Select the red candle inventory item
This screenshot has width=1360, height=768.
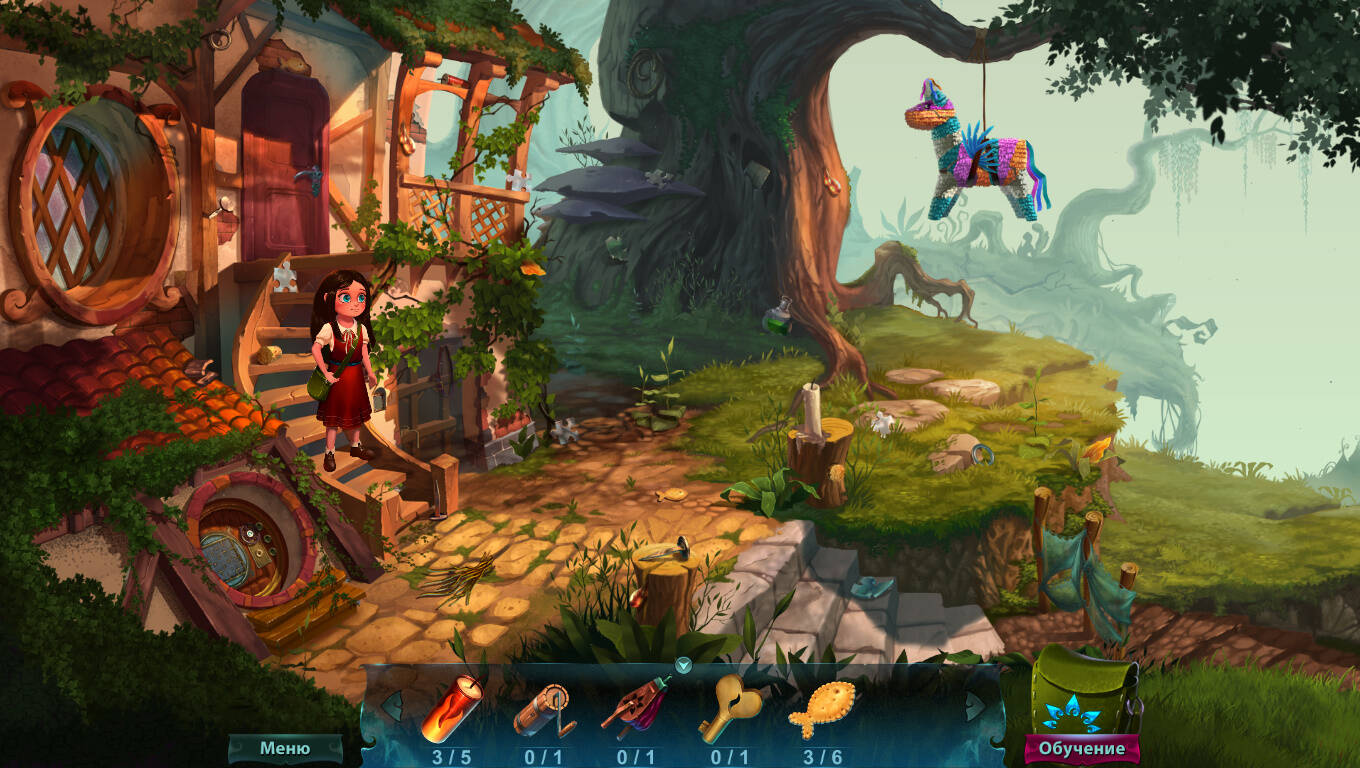pos(451,709)
